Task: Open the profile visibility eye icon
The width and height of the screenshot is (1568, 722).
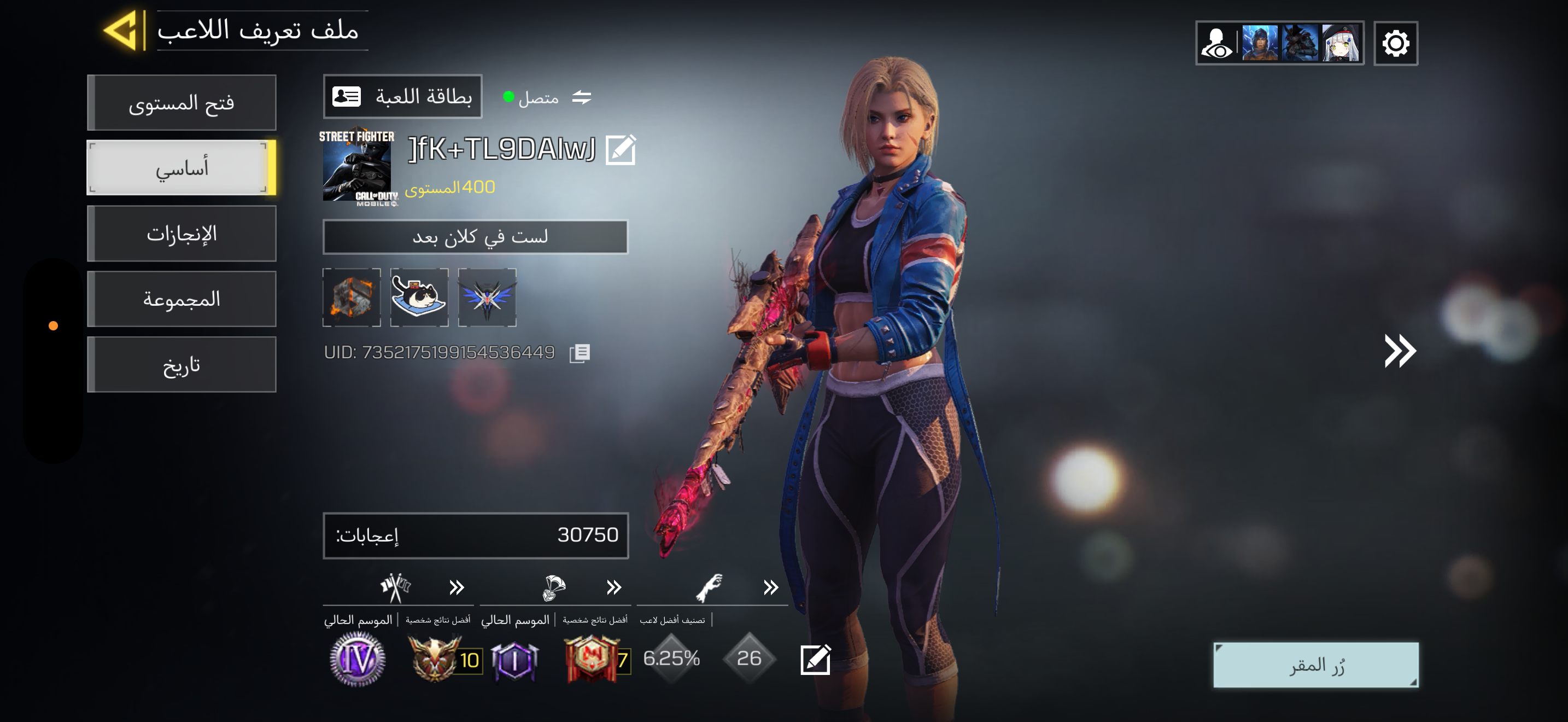Action: (1216, 43)
